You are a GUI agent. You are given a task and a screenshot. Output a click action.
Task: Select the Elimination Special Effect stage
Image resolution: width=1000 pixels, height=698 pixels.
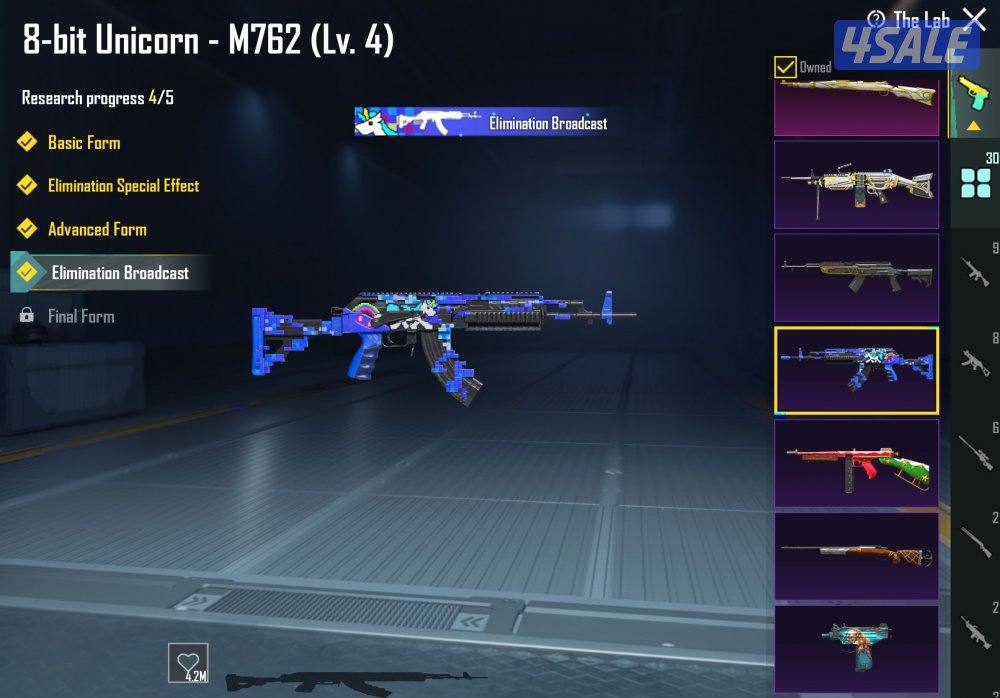123,186
